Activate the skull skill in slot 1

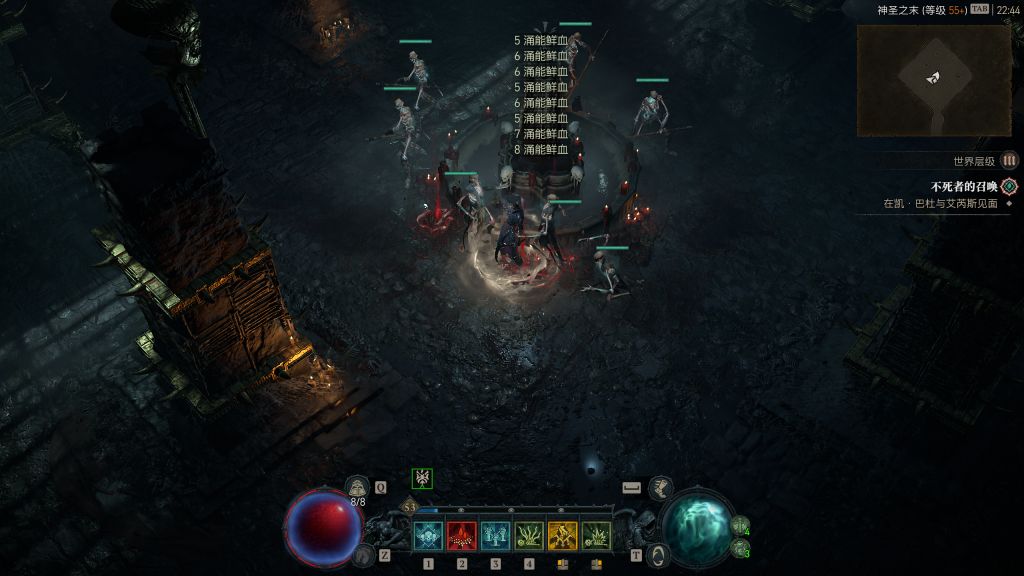[x=428, y=536]
